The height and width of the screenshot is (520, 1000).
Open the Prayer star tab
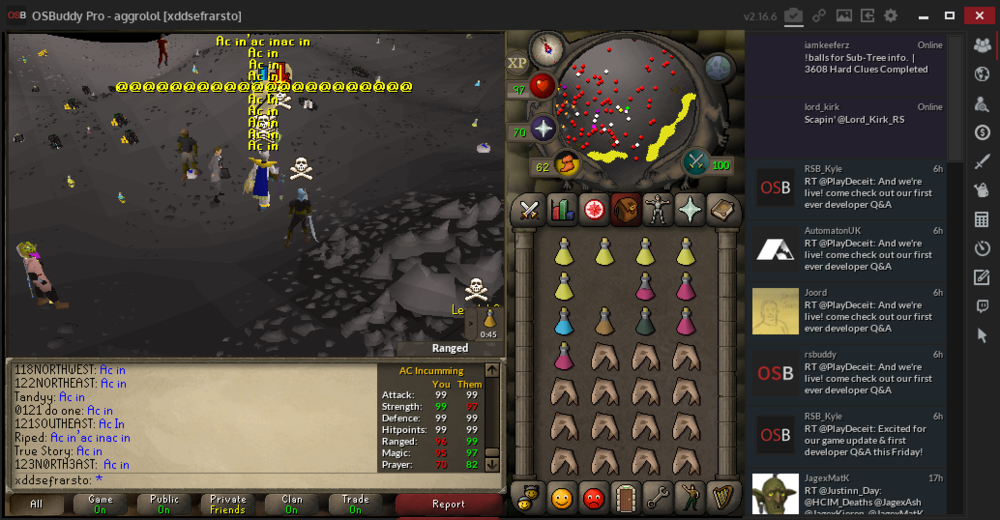coord(690,210)
